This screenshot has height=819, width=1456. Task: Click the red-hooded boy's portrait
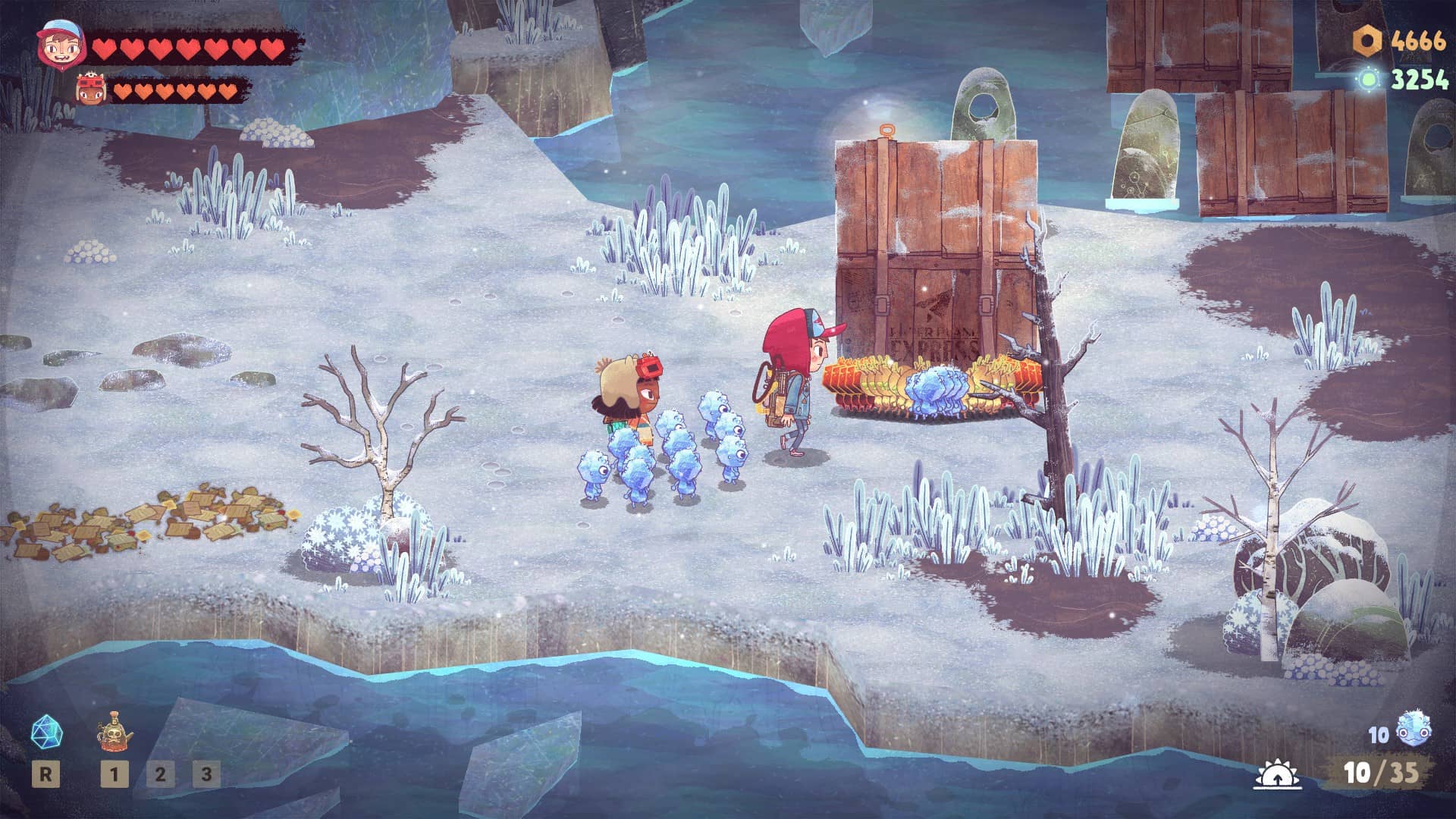61,44
